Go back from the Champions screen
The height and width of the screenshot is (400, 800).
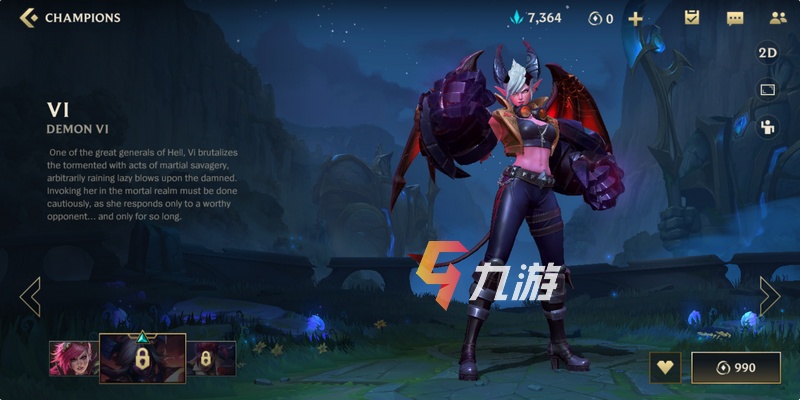(x=29, y=17)
